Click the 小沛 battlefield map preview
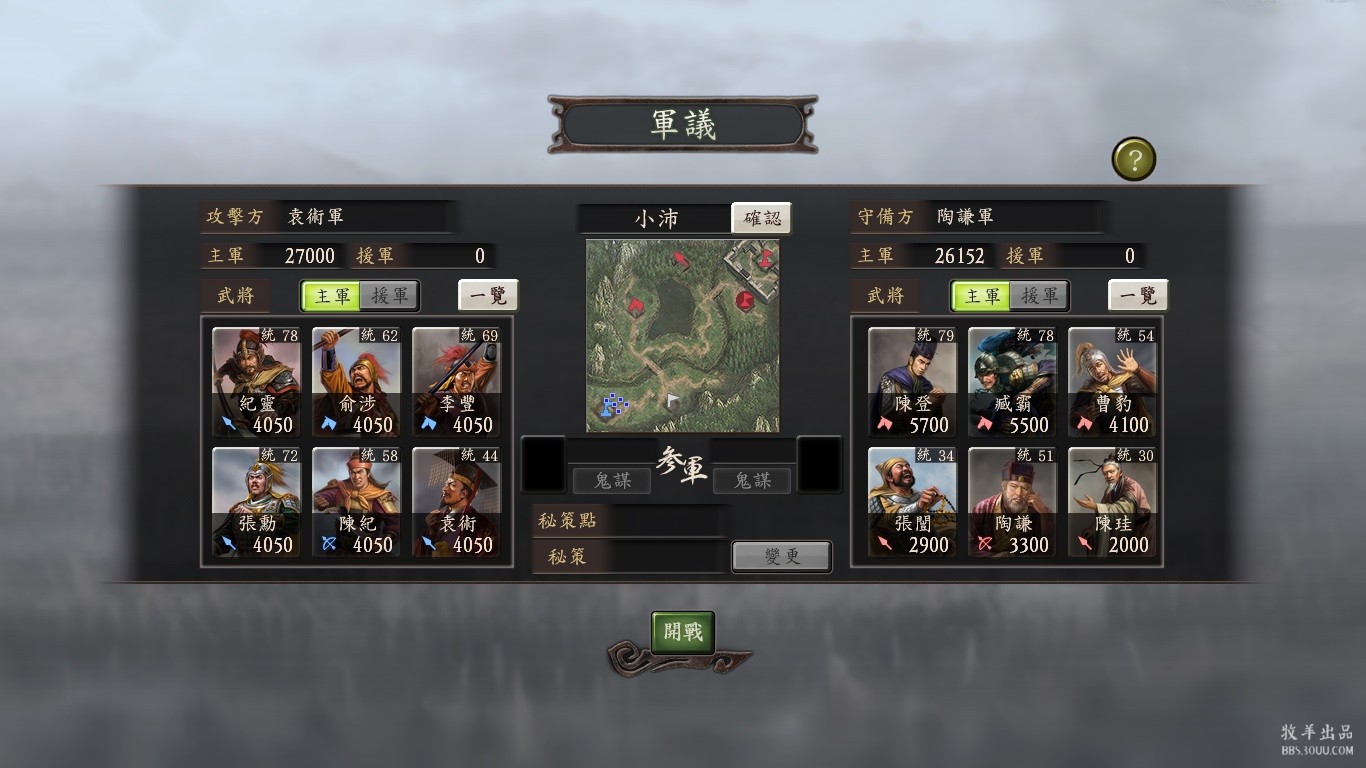 coord(683,336)
